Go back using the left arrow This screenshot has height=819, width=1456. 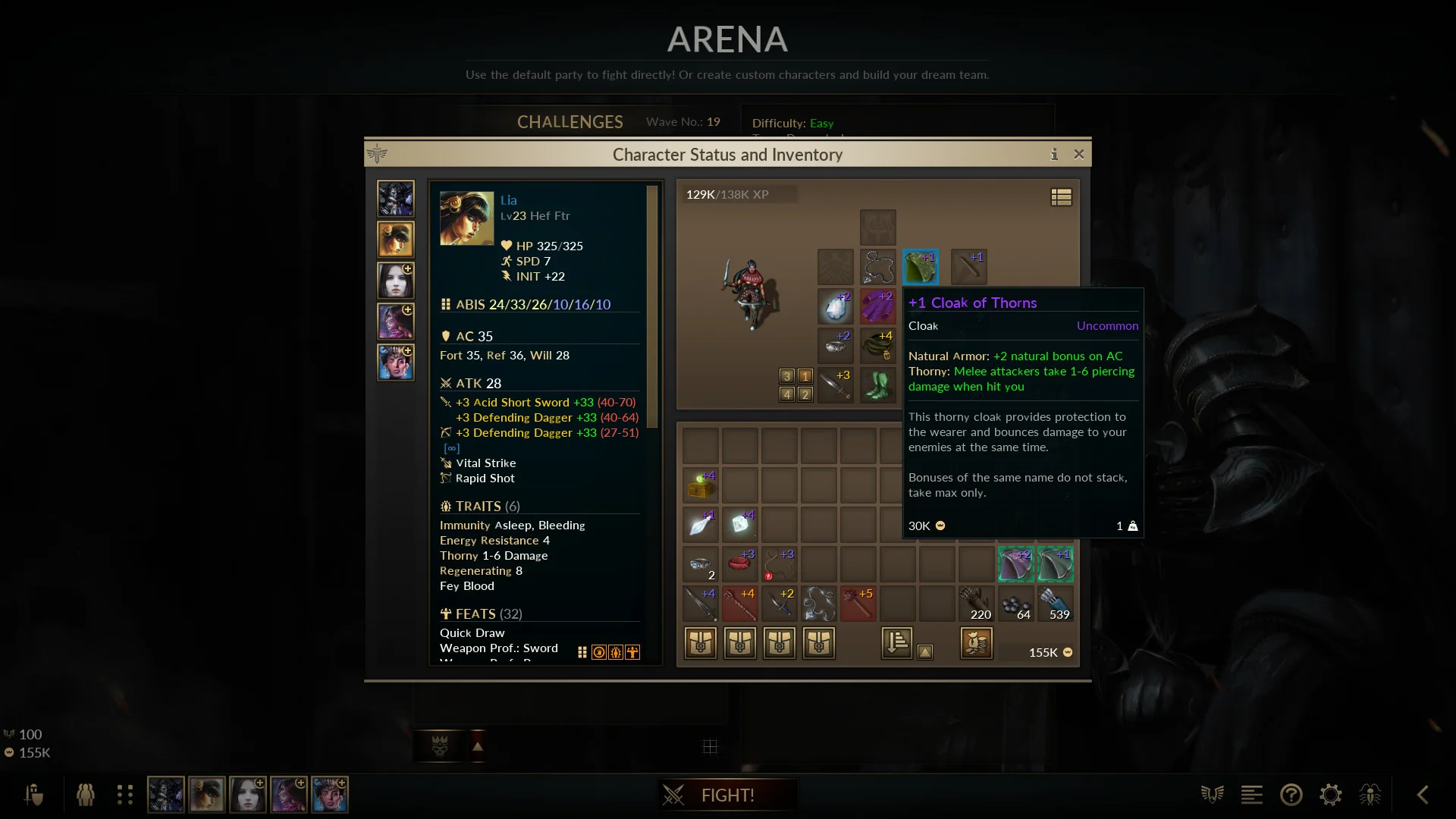pos(1423,795)
